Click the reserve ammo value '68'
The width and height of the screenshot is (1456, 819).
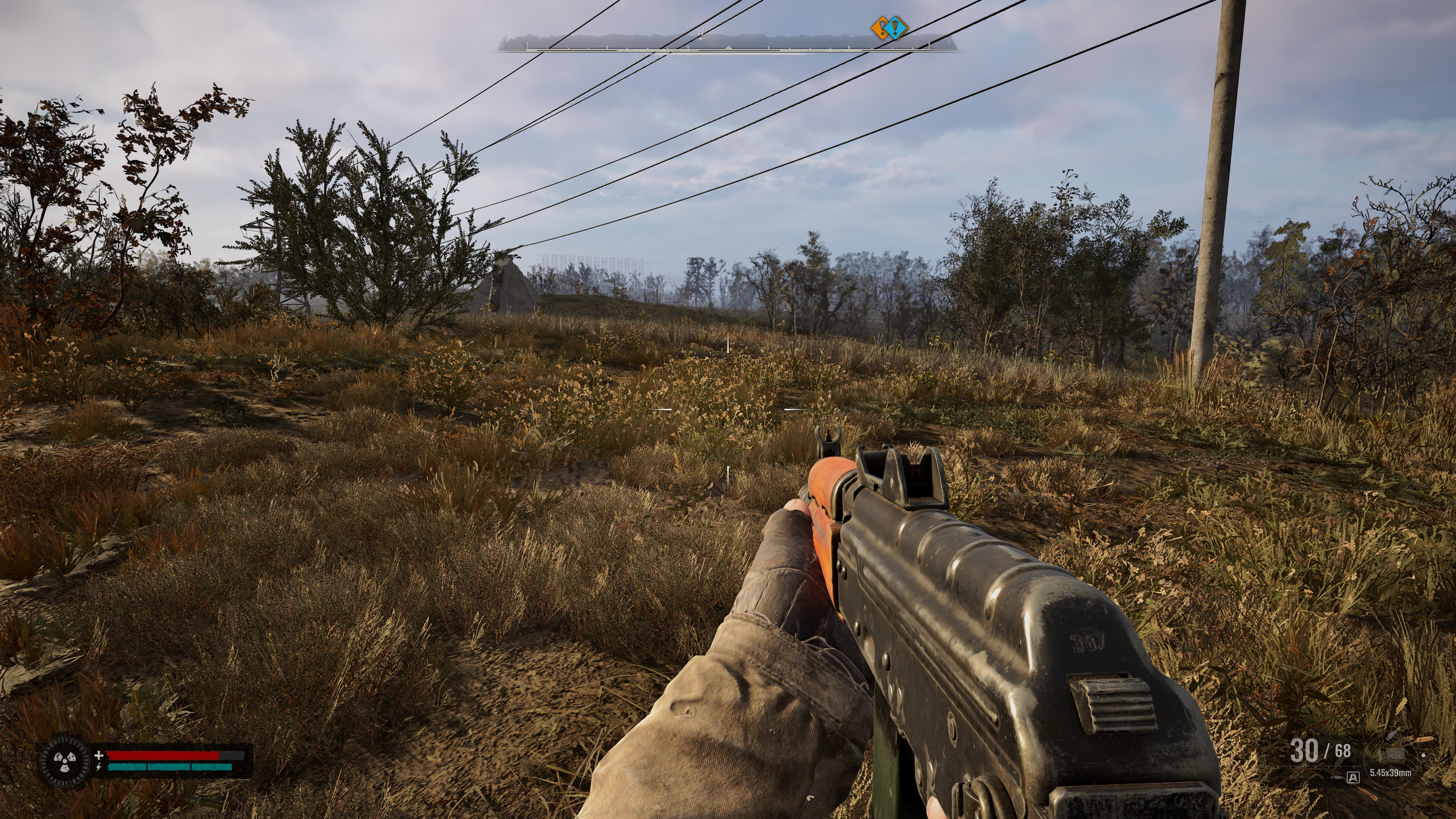1343,751
